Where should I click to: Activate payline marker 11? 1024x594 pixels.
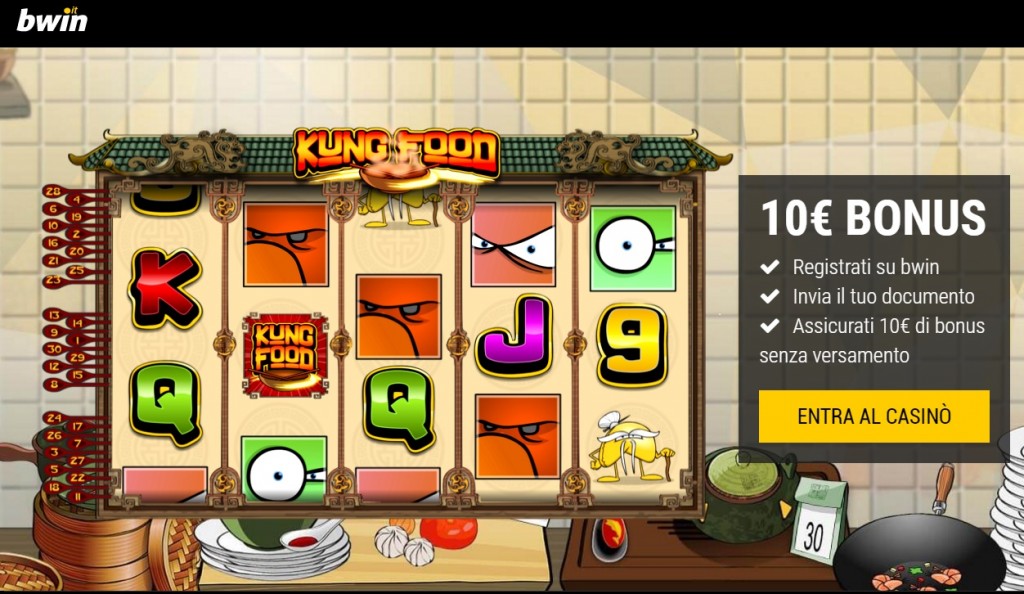tap(77, 497)
